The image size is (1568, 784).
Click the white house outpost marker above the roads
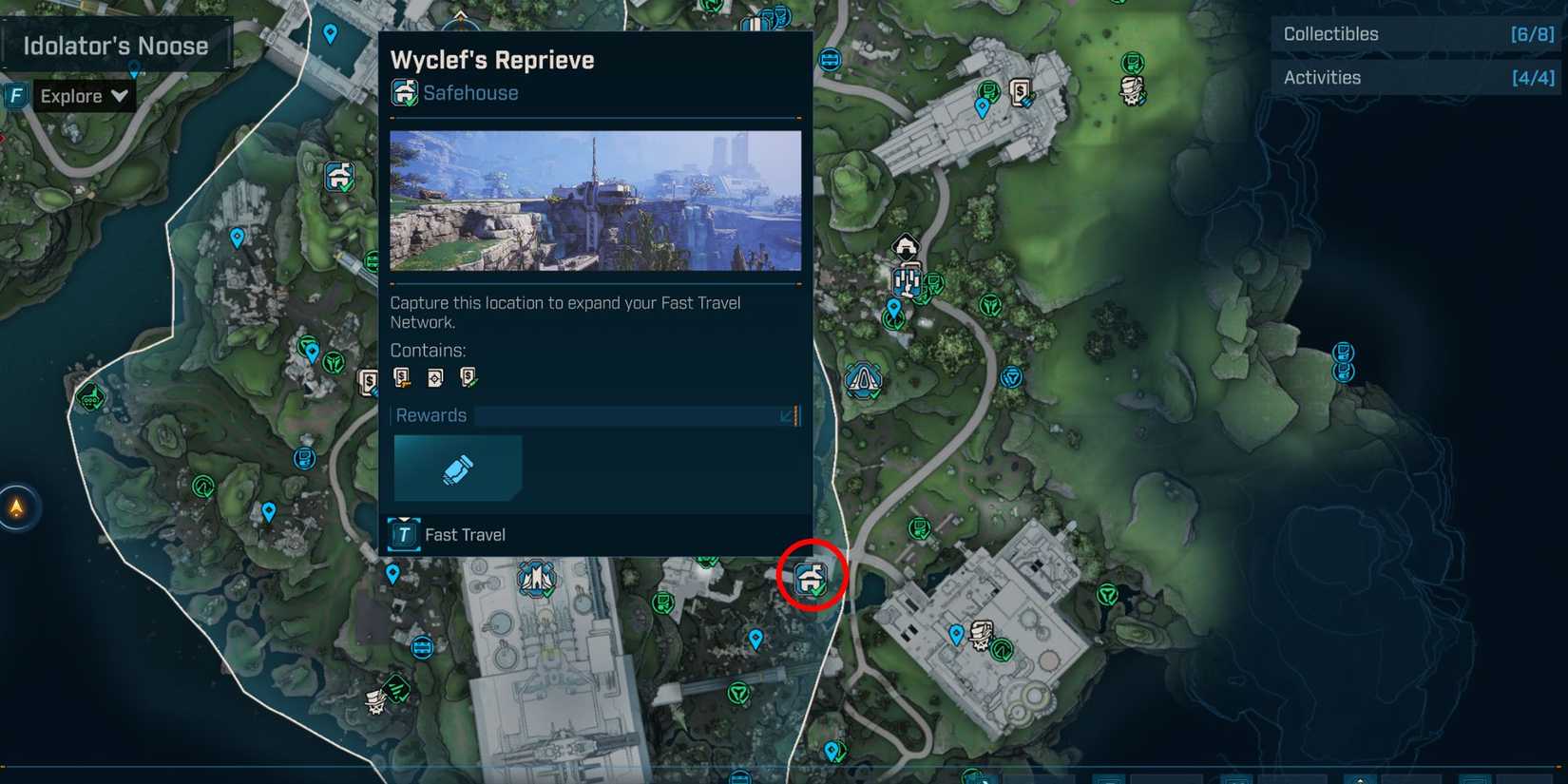905,243
